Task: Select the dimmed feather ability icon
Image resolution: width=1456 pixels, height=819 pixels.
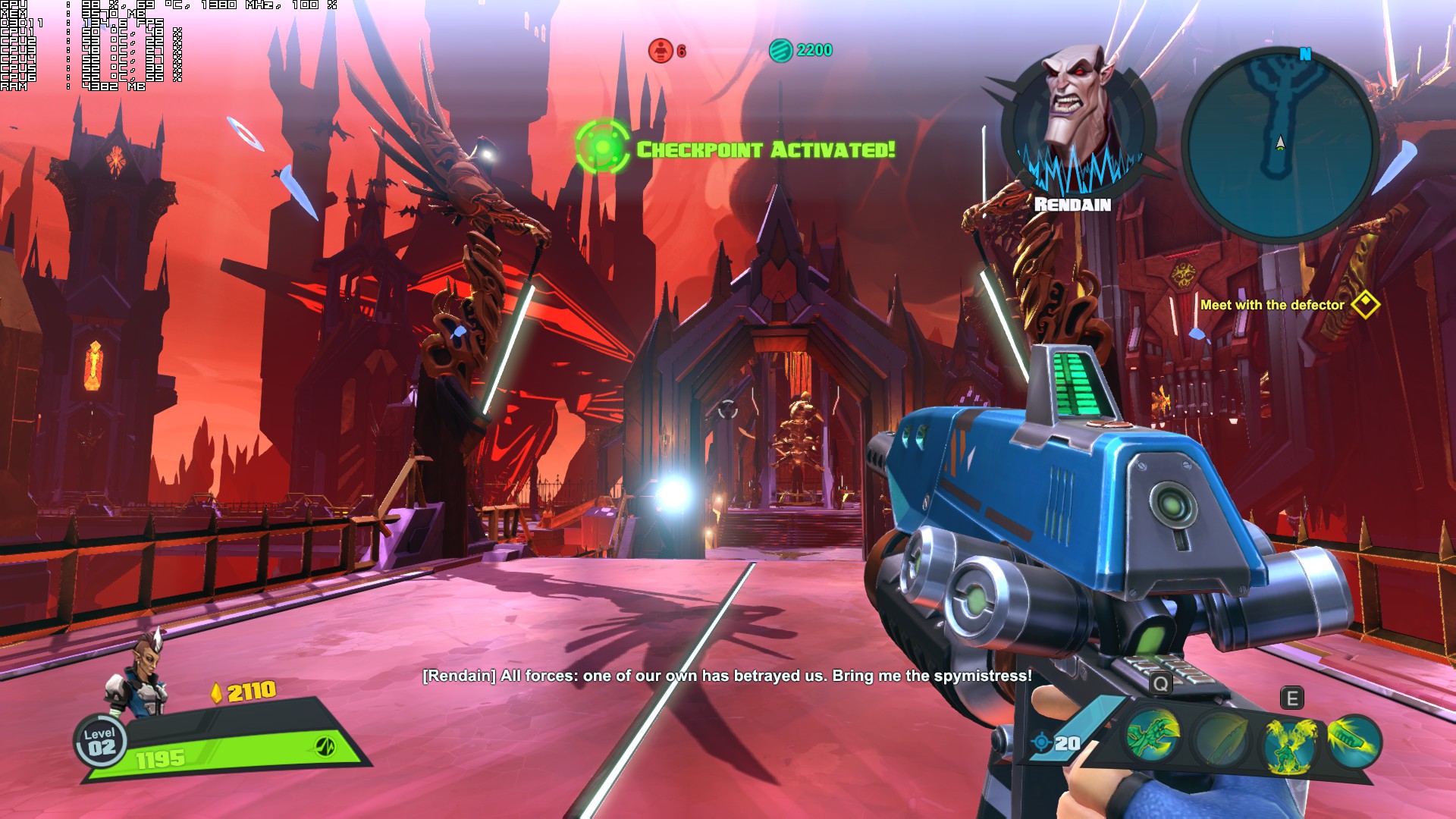Action: pos(1219,741)
